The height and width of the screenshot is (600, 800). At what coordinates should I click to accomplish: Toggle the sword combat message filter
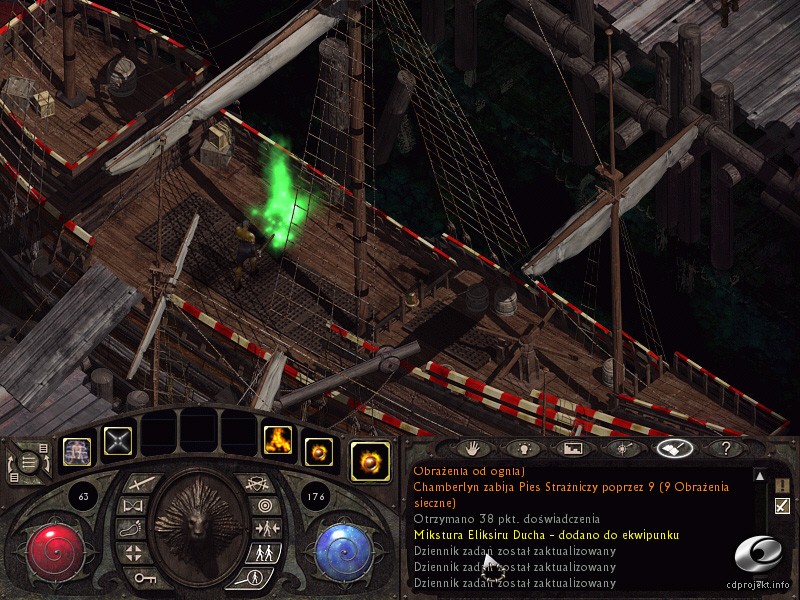[x=782, y=506]
